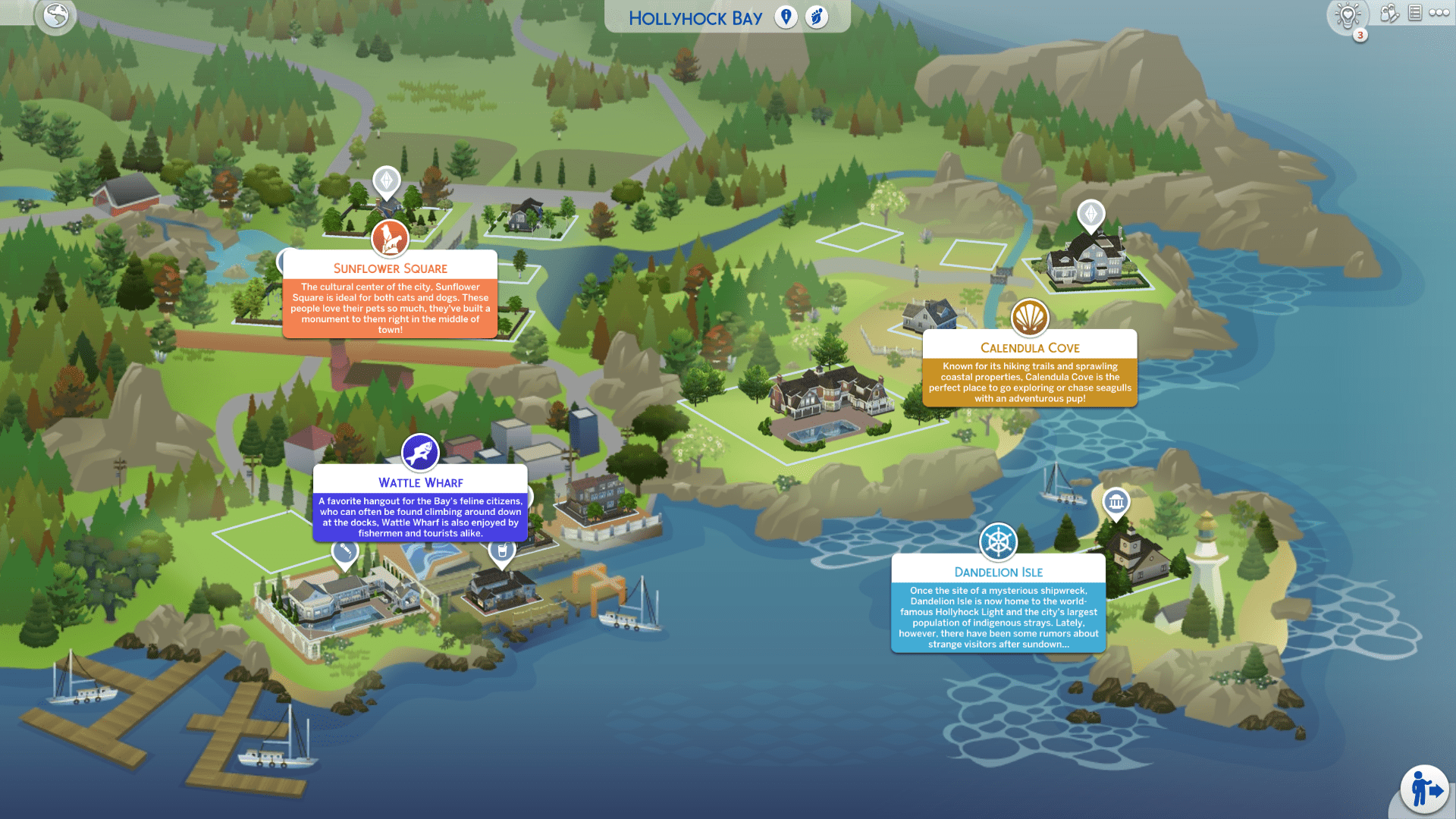Open the world selection globe button
The width and height of the screenshot is (1456, 819).
[56, 15]
